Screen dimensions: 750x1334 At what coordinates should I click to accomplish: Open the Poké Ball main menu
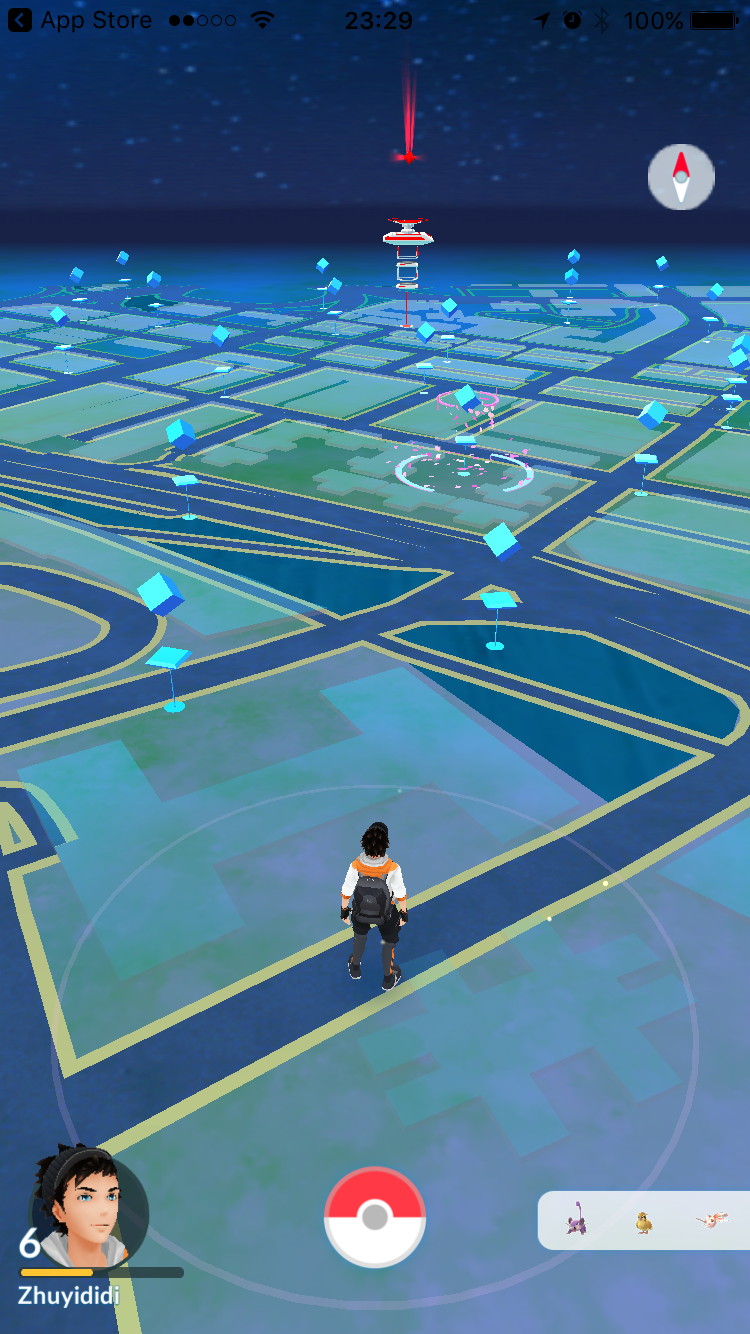(375, 1217)
